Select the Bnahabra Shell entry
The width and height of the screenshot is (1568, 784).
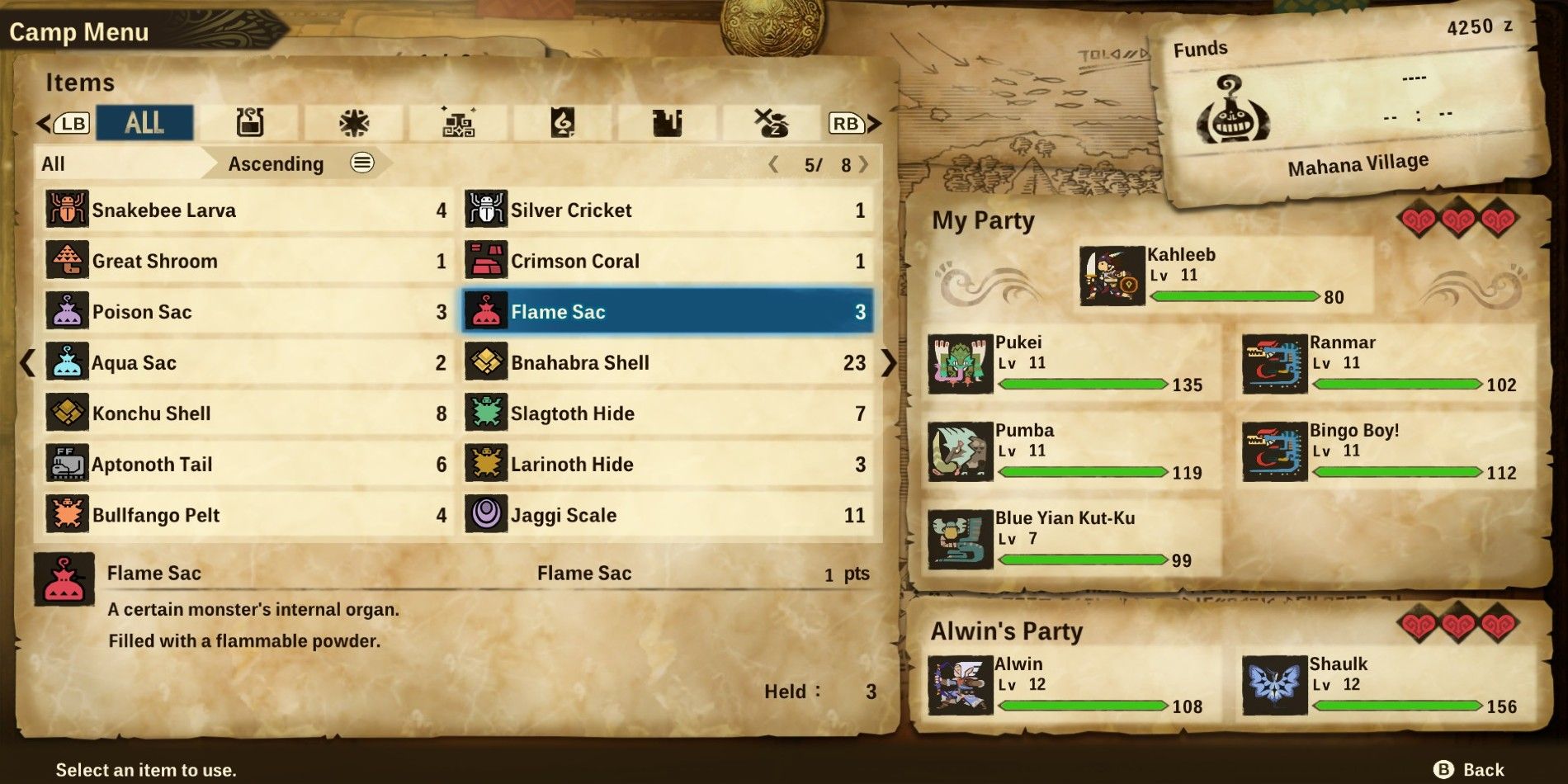click(666, 363)
